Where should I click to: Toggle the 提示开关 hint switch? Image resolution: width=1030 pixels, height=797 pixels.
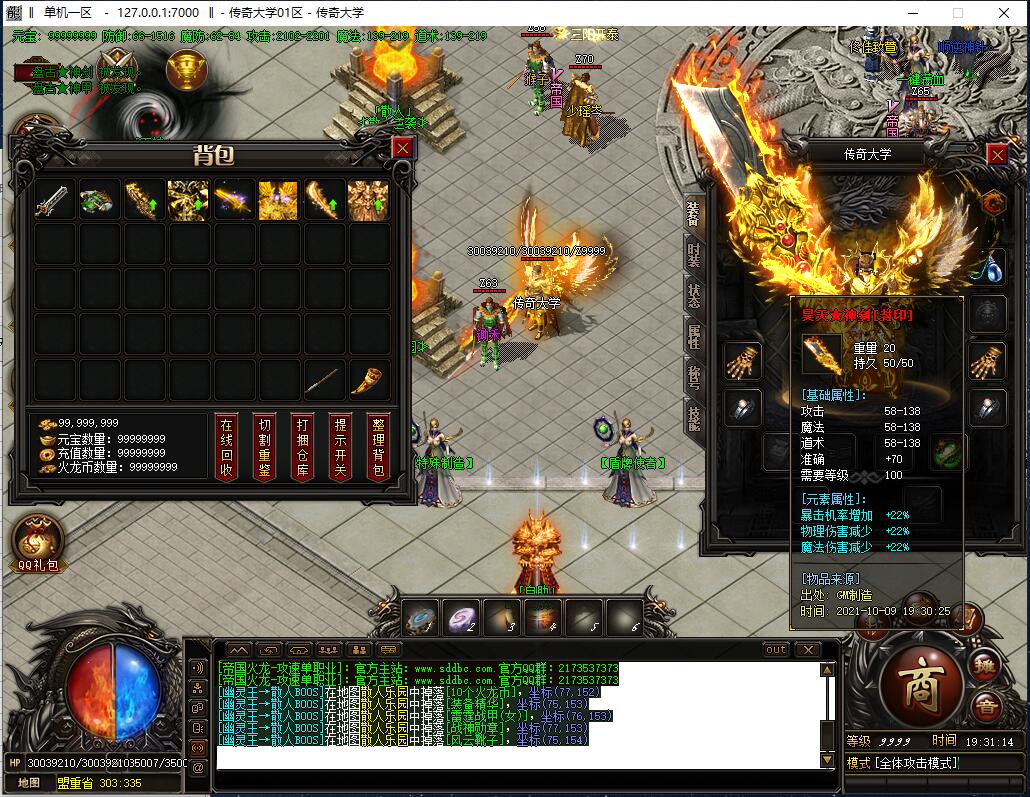(340, 447)
